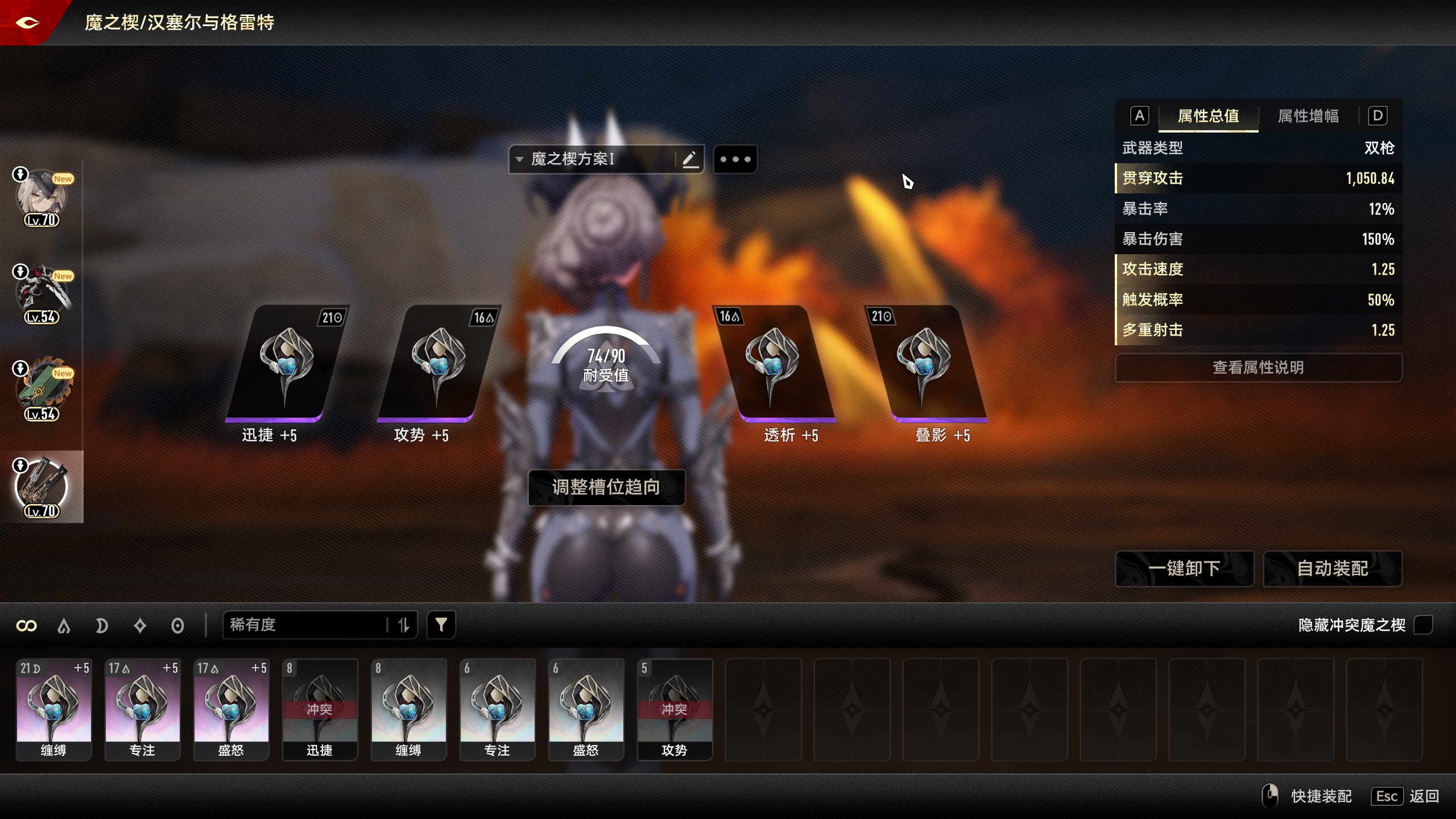Select the 属性总值 tab
Image resolution: width=1456 pixels, height=819 pixels.
1208,116
